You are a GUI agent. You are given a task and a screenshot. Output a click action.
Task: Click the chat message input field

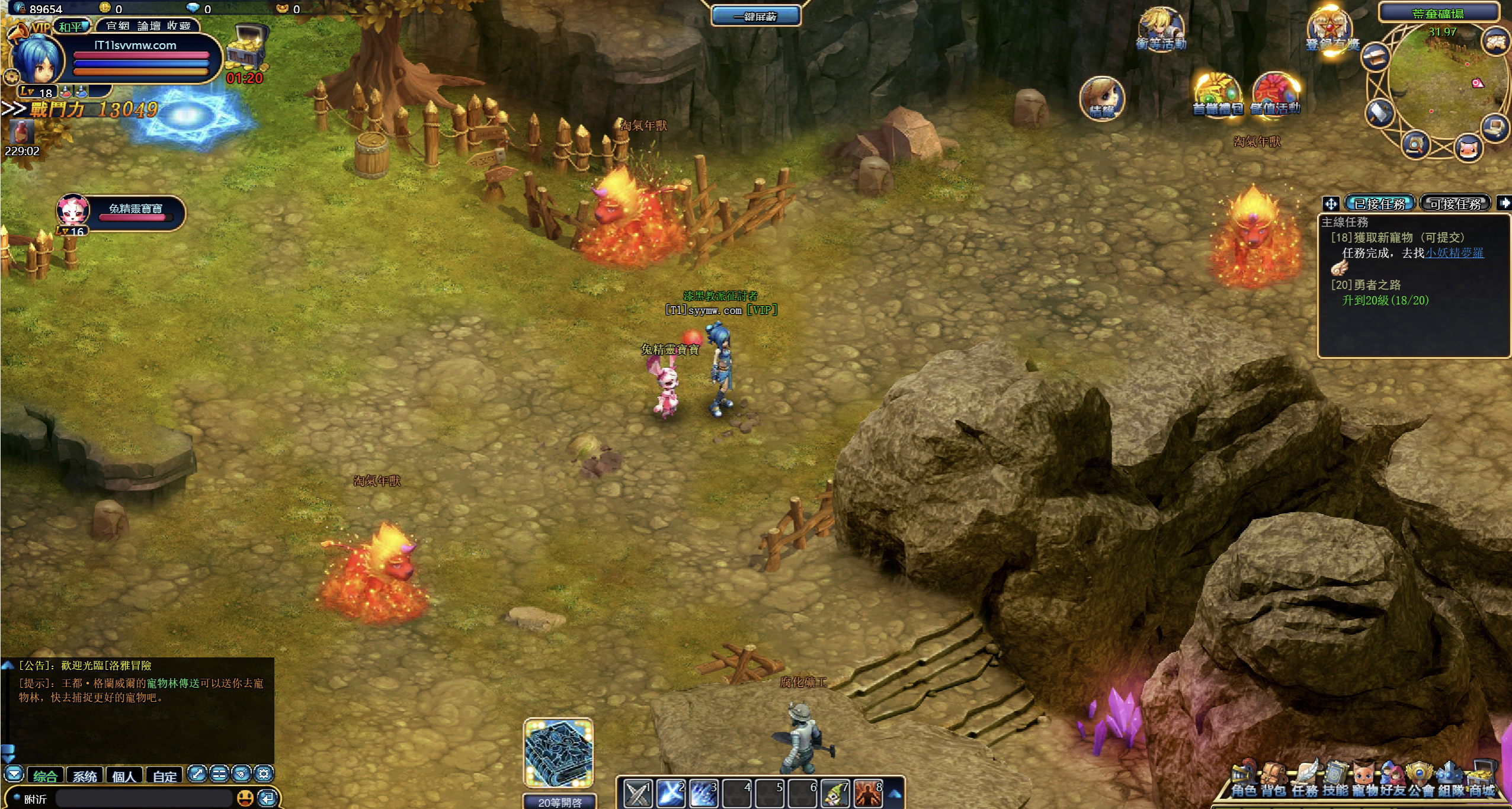142,798
